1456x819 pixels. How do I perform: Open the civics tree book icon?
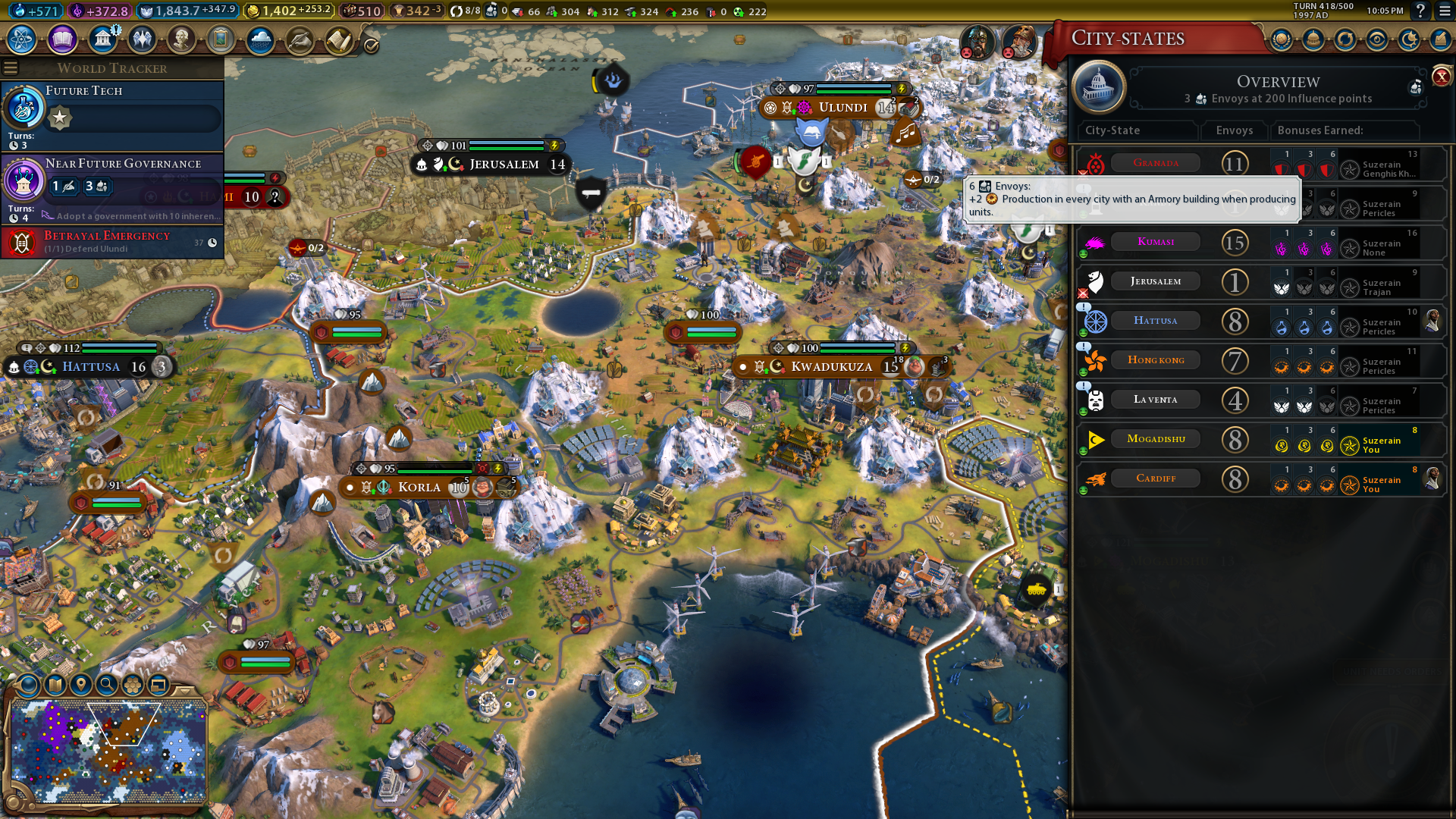click(x=62, y=39)
